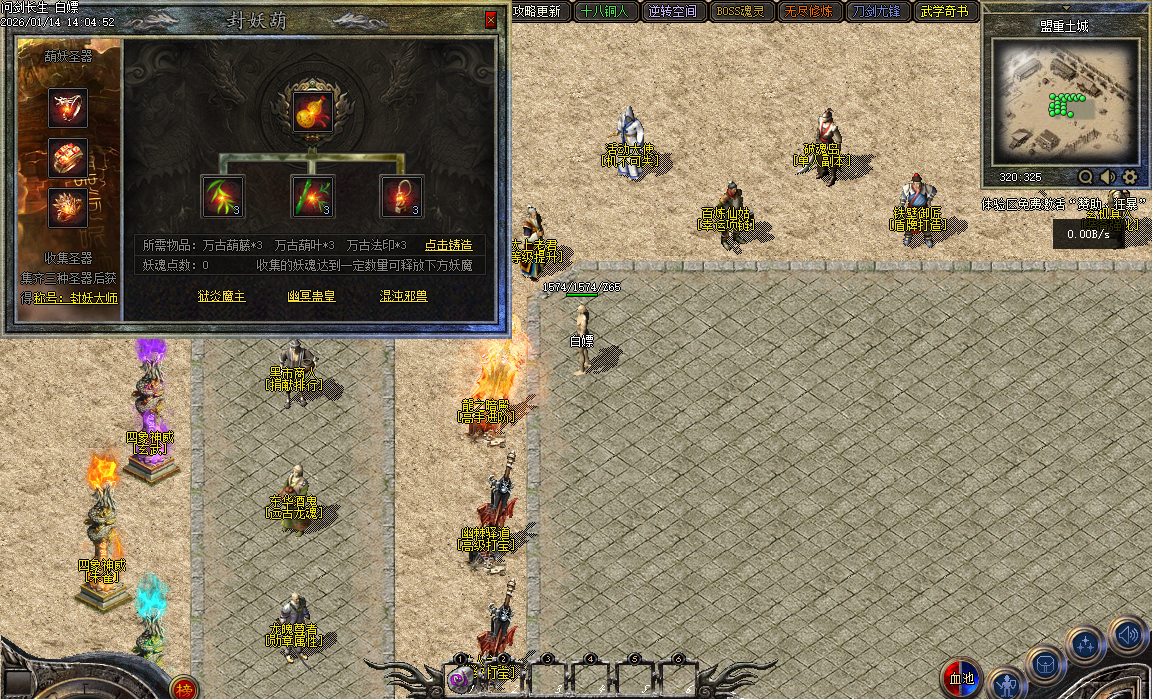
Task: Click the minimap magnifier search icon
Action: tap(1086, 177)
